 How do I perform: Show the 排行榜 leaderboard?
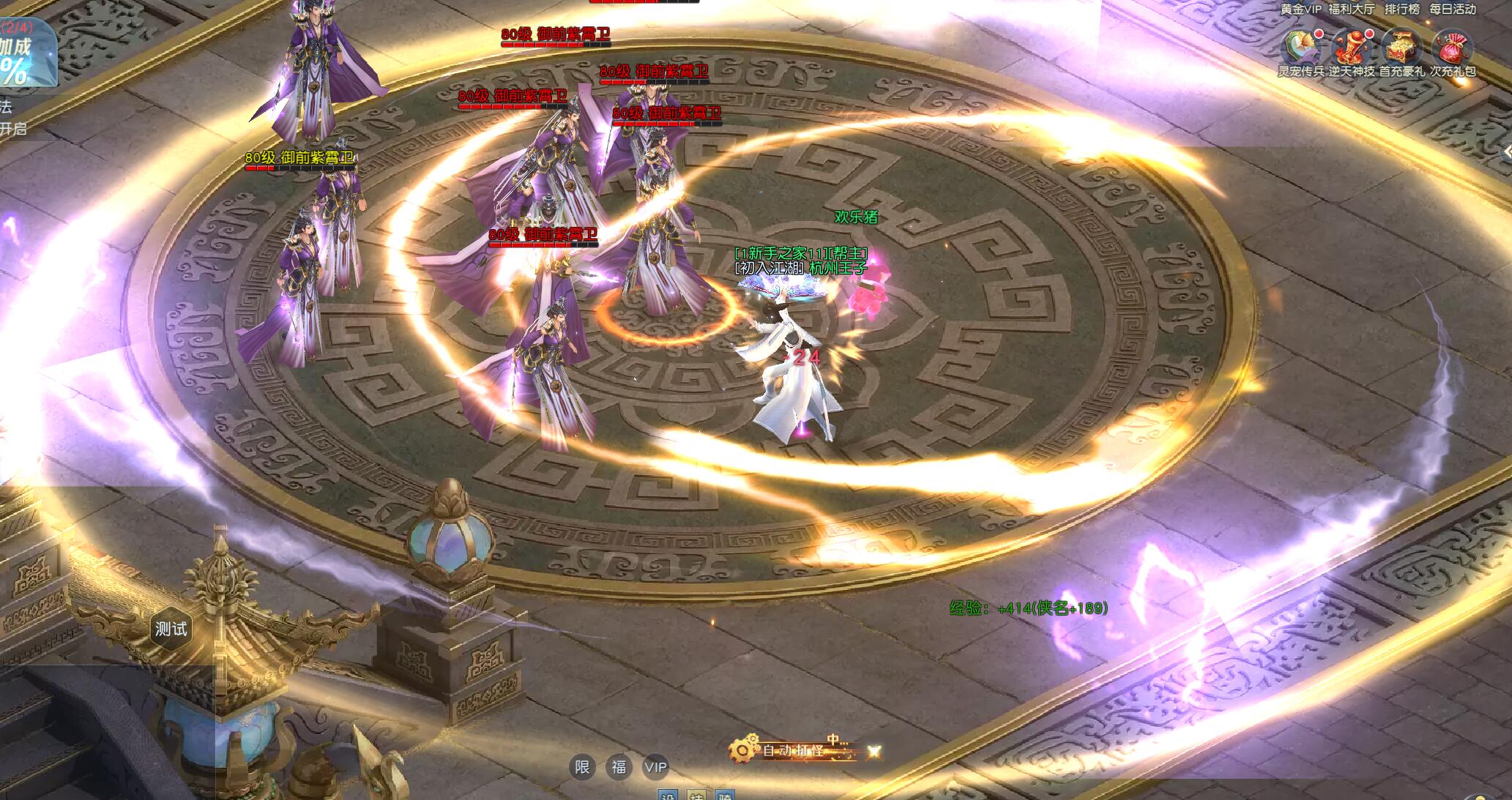[1401, 10]
